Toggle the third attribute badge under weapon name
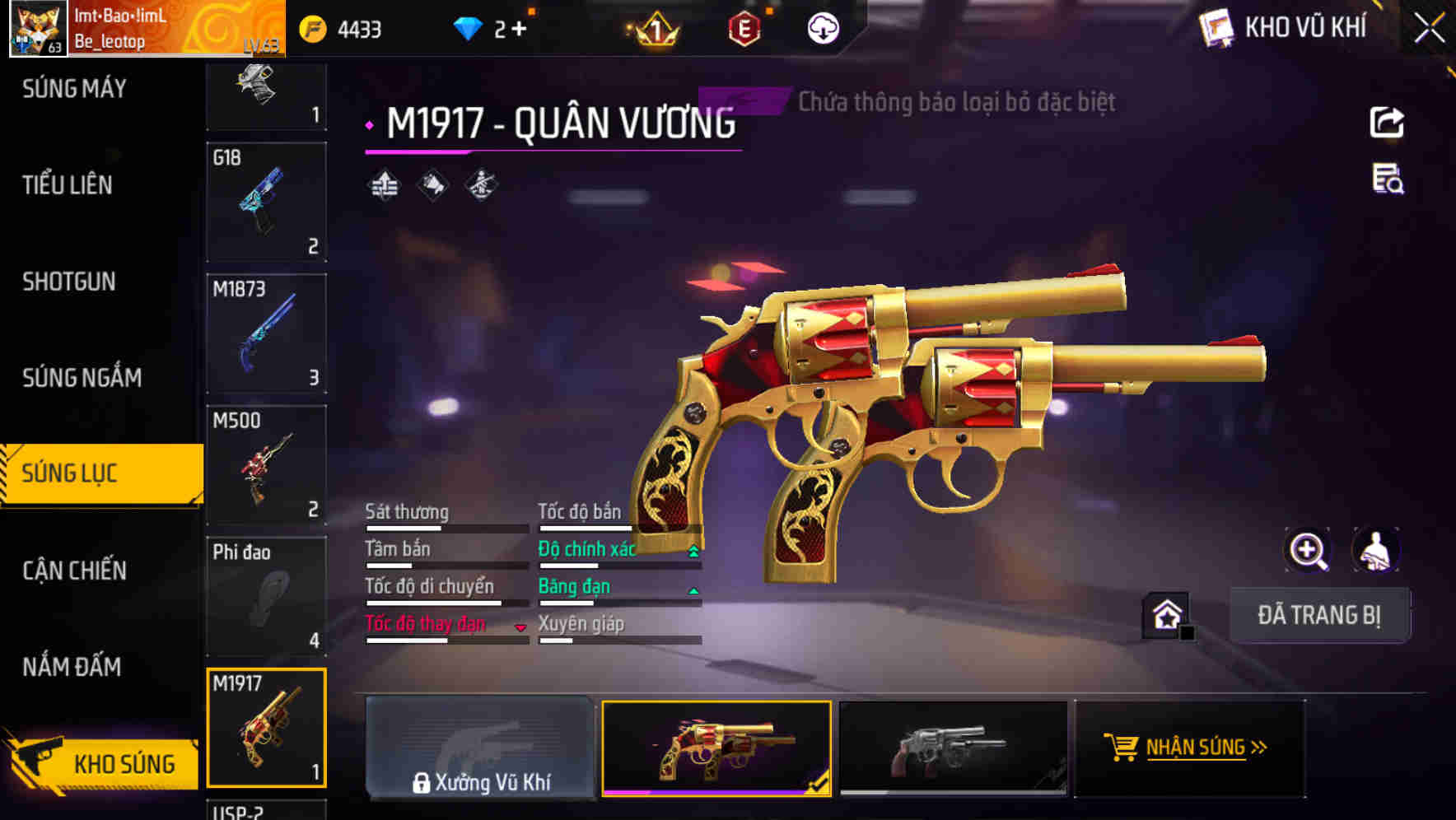This screenshot has width=1456, height=820. click(482, 185)
